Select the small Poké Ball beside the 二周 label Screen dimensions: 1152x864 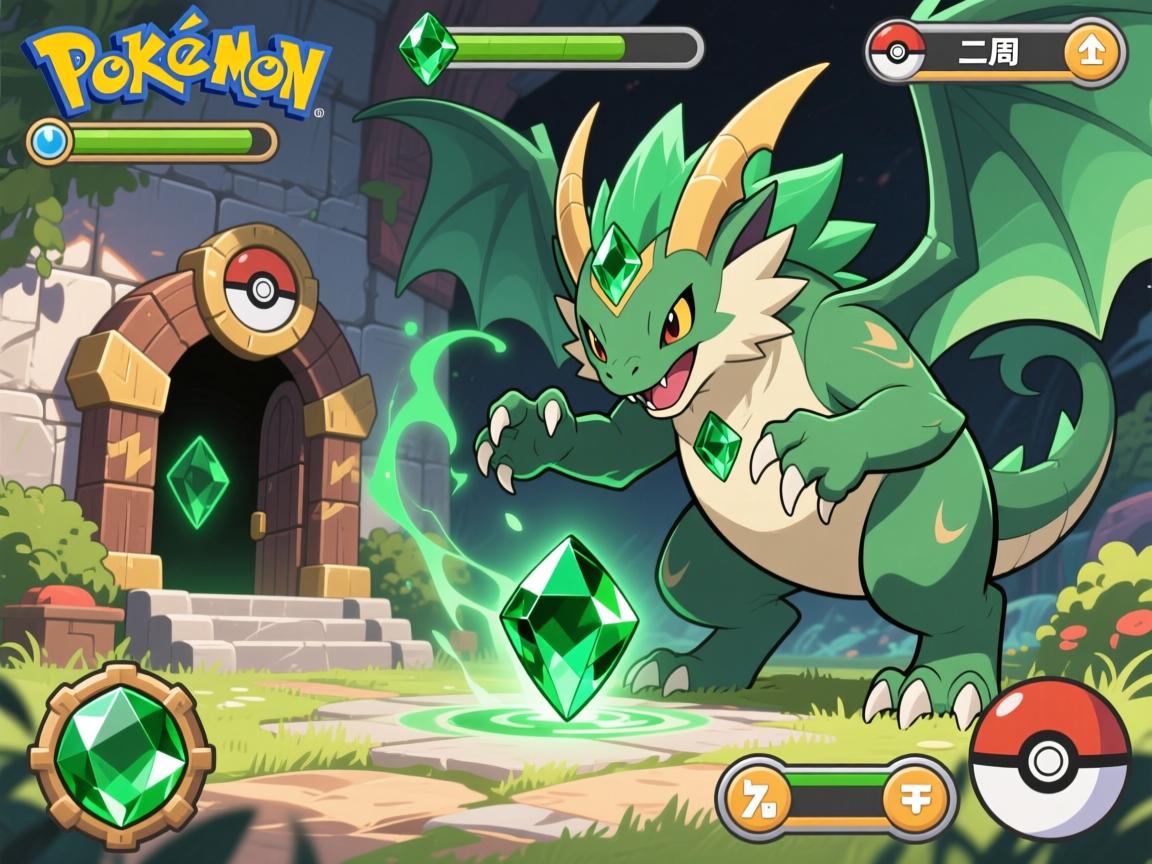tap(896, 52)
